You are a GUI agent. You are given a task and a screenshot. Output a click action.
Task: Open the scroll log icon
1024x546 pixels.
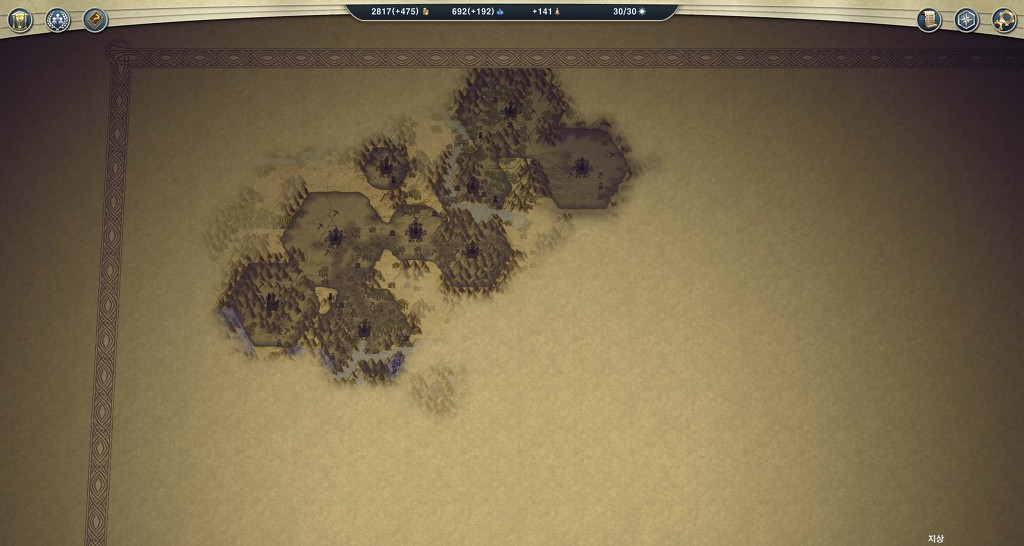click(929, 20)
